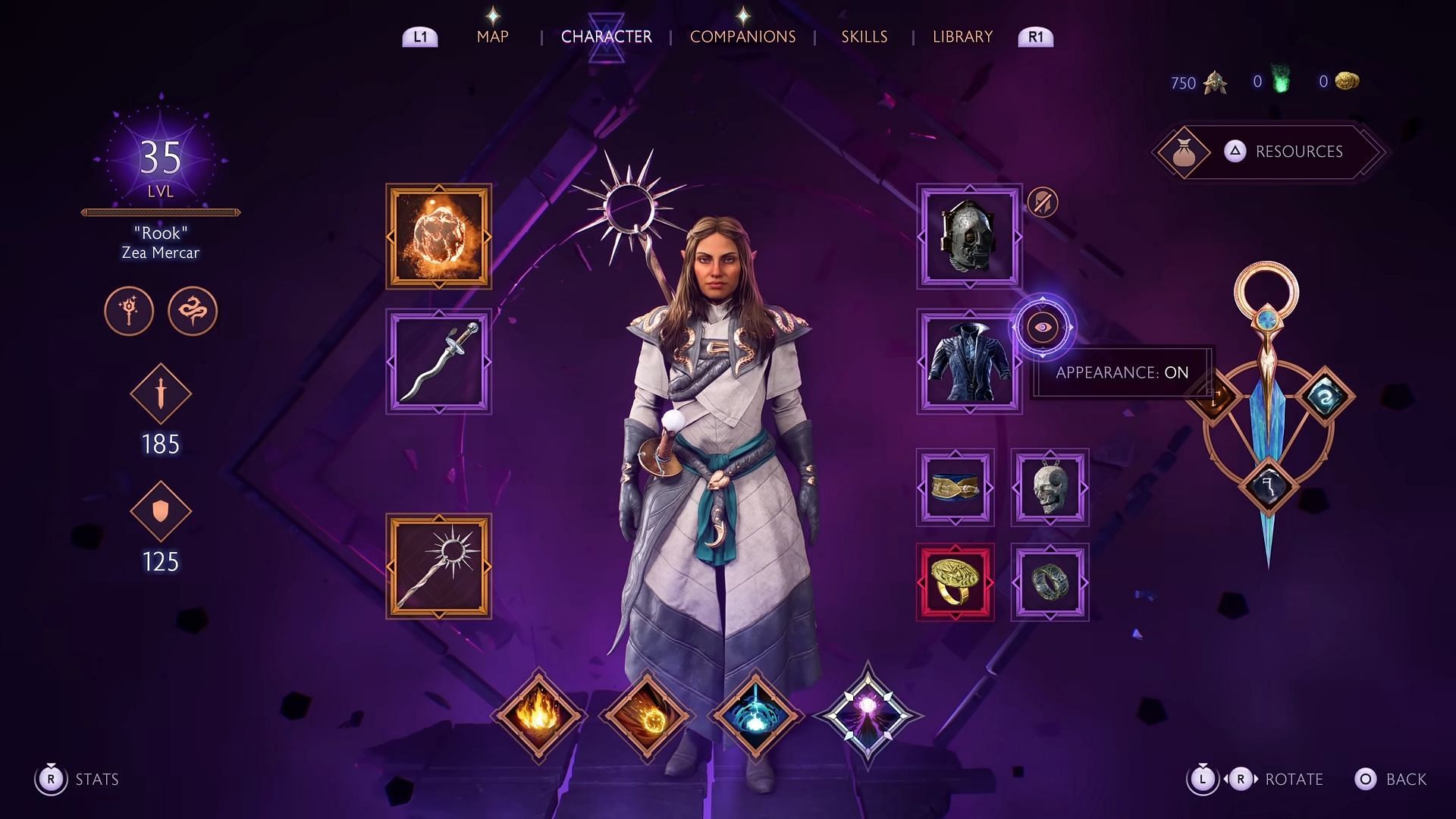Screen dimensions: 1456x819
Task: Open the Library tab
Action: 962,36
